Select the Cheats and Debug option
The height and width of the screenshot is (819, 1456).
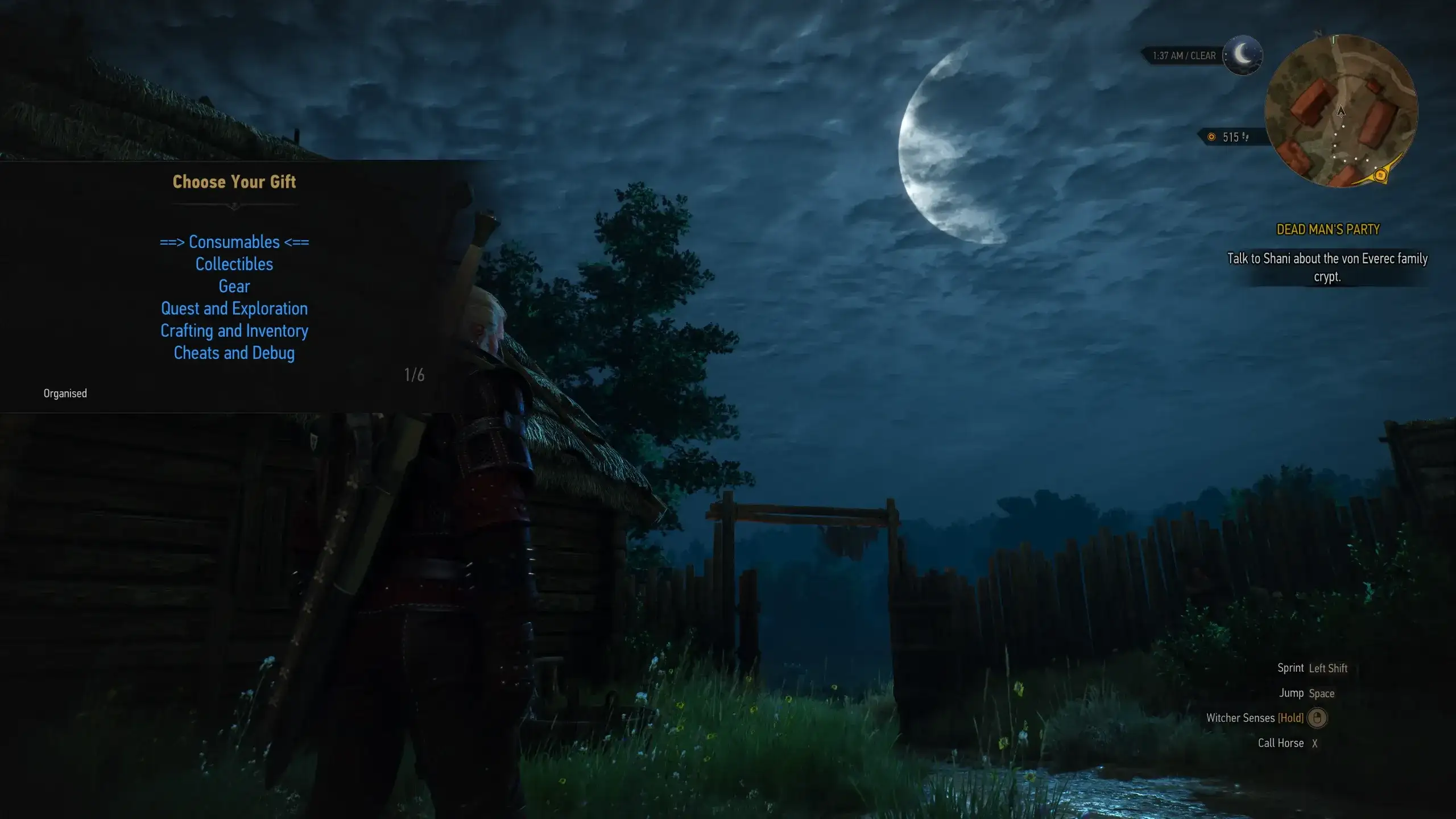point(234,353)
